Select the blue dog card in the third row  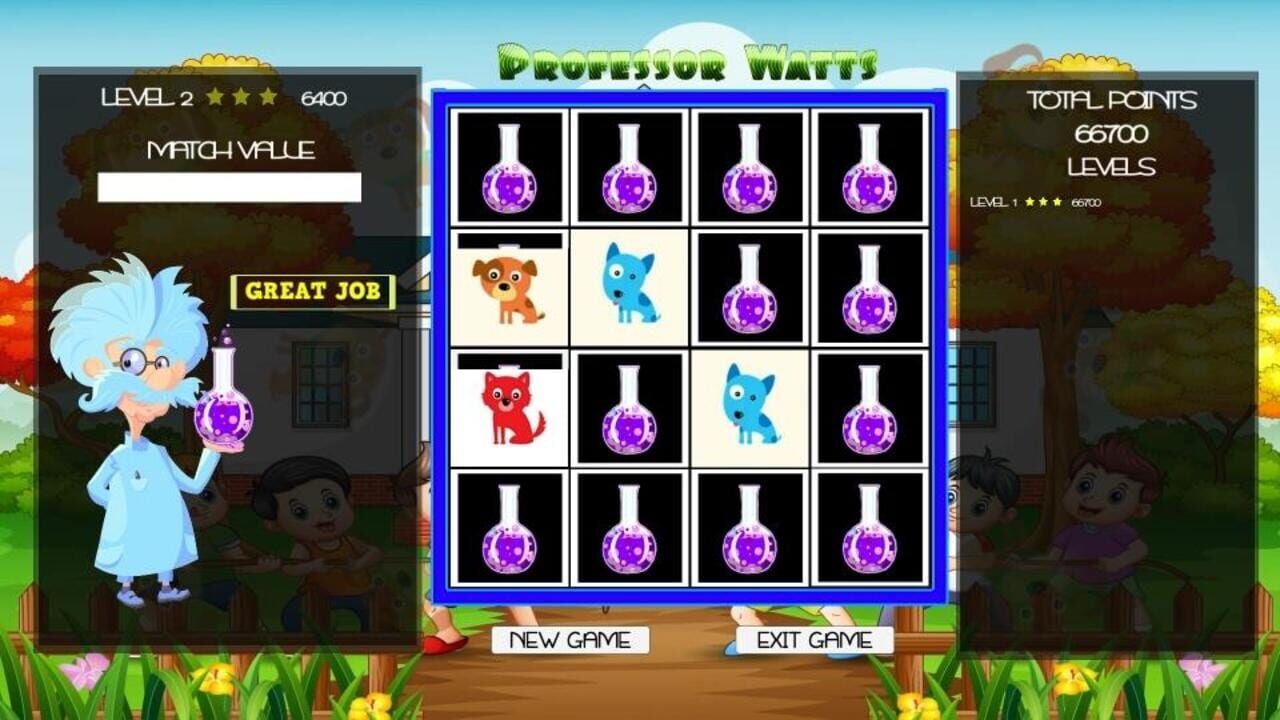(x=752, y=410)
